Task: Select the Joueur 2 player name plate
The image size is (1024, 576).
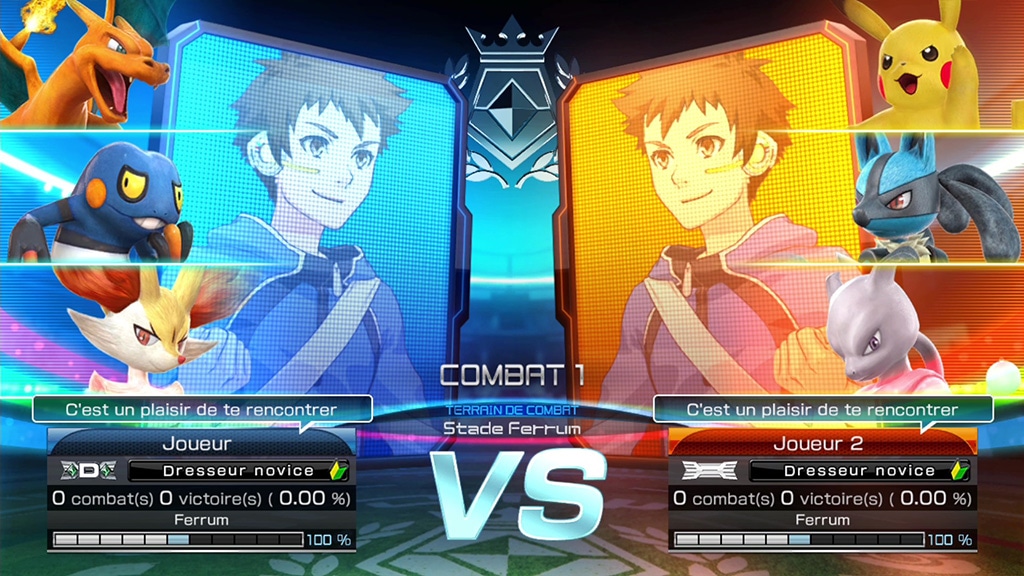Action: click(x=818, y=443)
